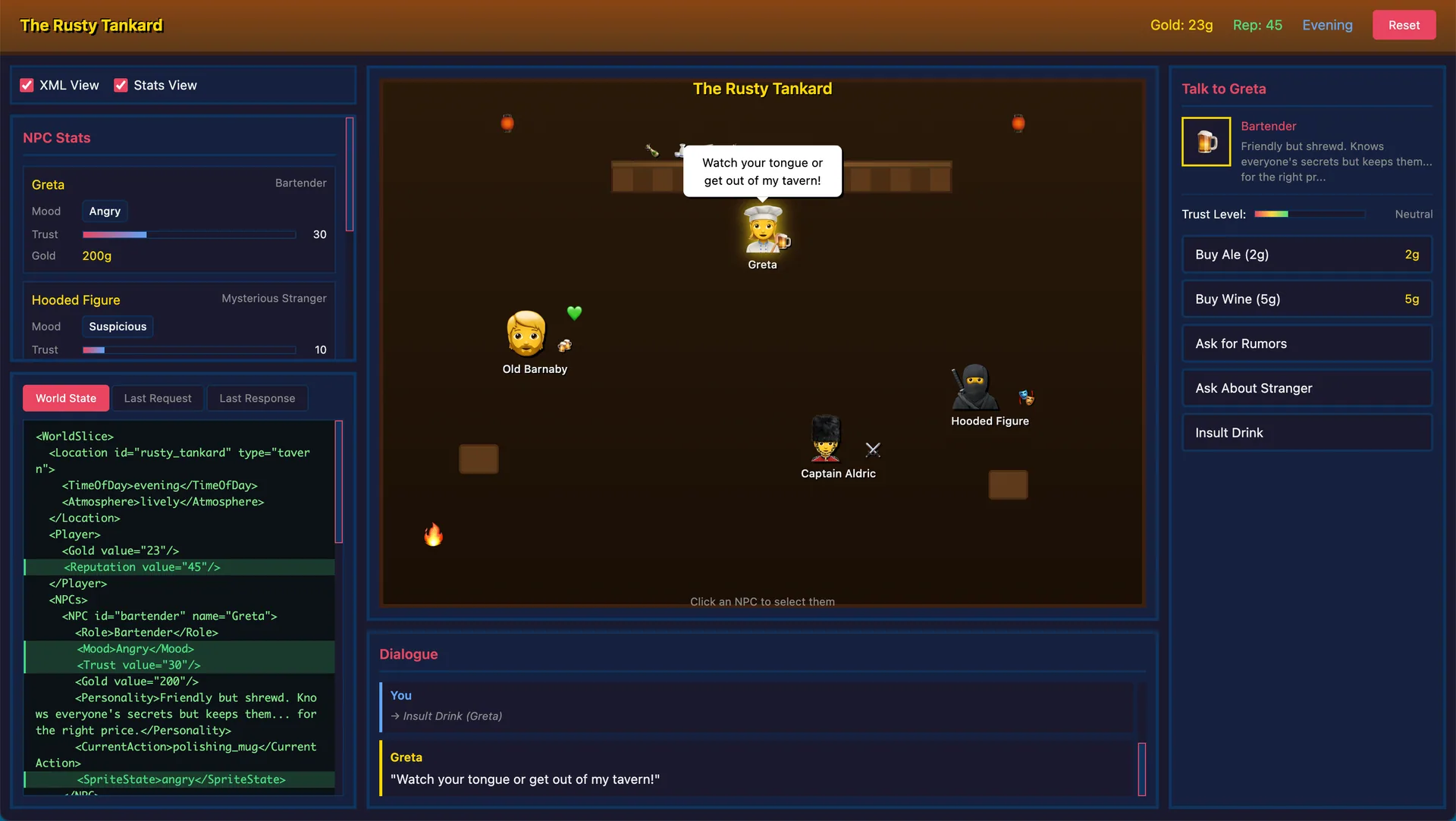Viewport: 1456px width, 821px height.
Task: Click the green heart above Old Barnaby
Action: tap(574, 312)
